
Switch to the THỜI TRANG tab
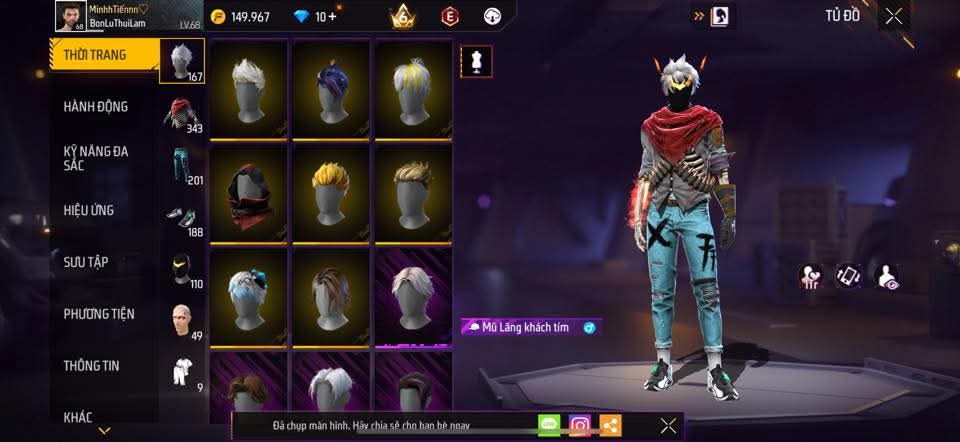tap(95, 55)
